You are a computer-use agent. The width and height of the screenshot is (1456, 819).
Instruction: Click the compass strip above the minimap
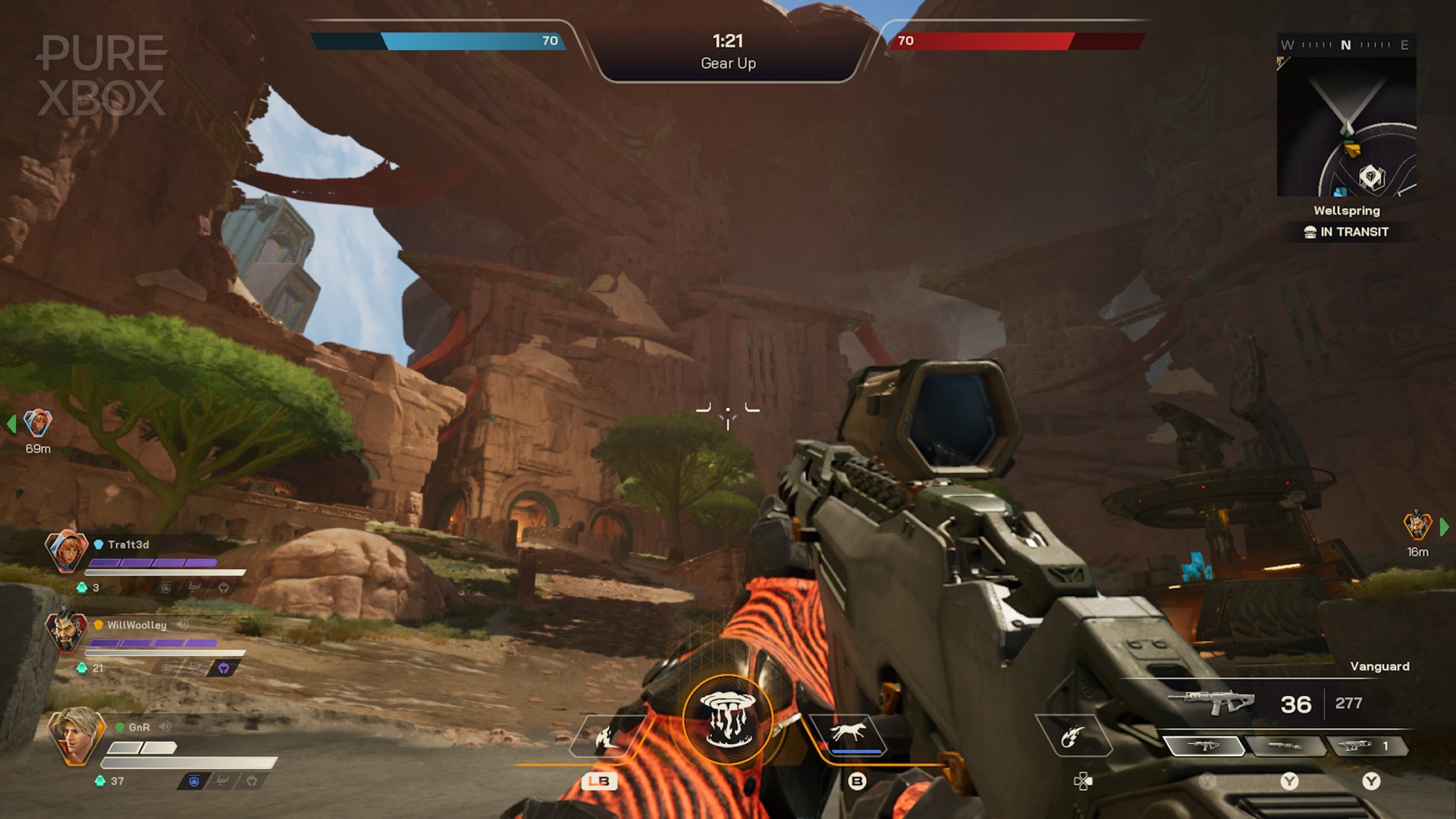[x=1346, y=45]
